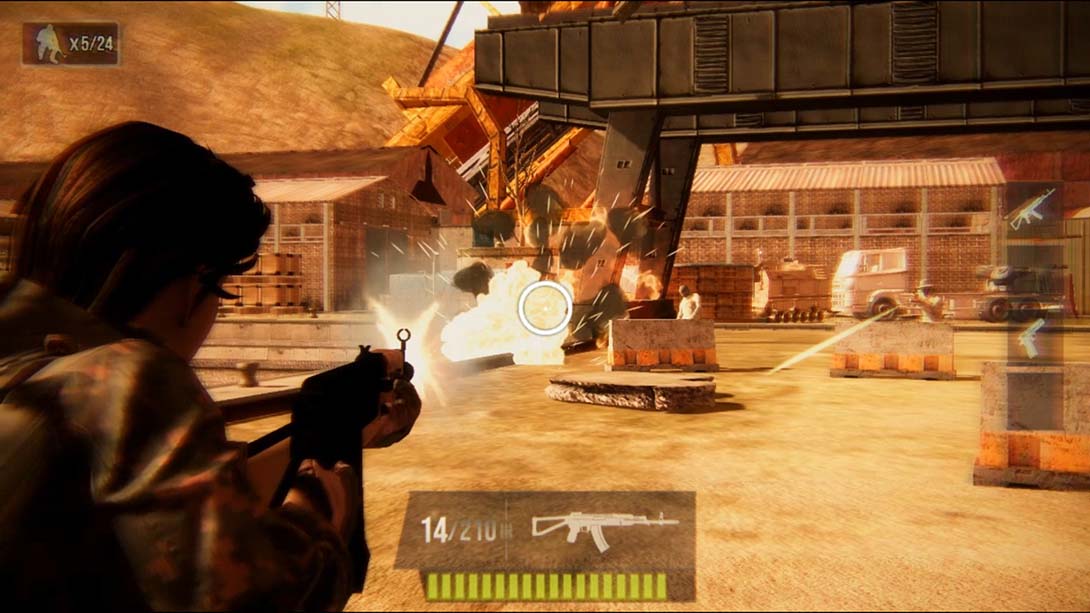This screenshot has height=613, width=1090.
Task: Select the assault rifle weapon slot
Action: point(1032,209)
